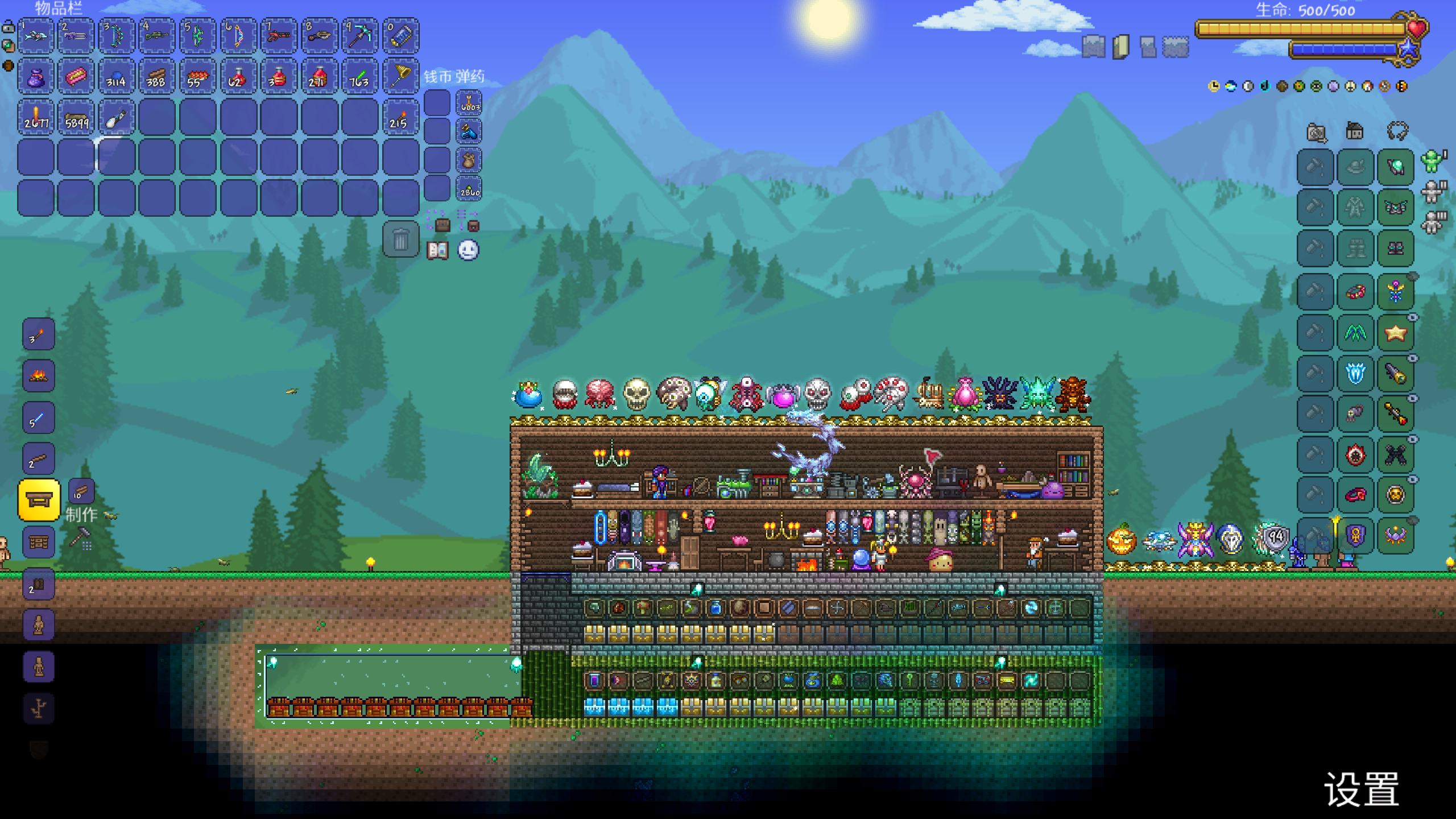Pick the golden bug net inventory slot
The height and width of the screenshot is (819, 1456).
click(x=400, y=76)
